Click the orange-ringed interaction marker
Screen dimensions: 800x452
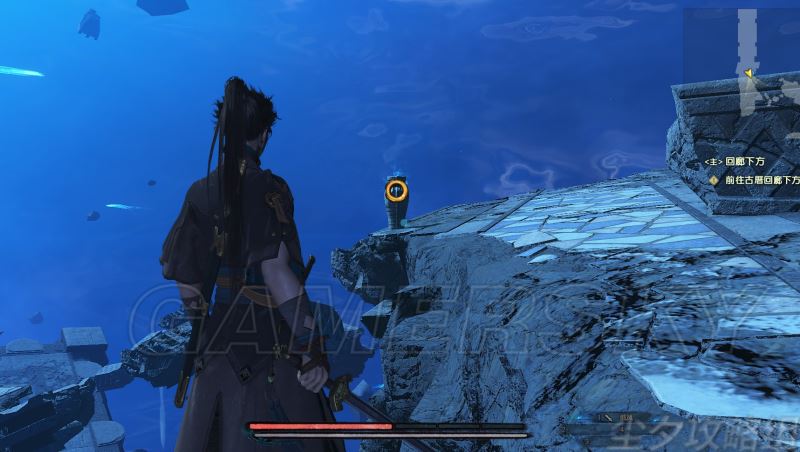(397, 189)
